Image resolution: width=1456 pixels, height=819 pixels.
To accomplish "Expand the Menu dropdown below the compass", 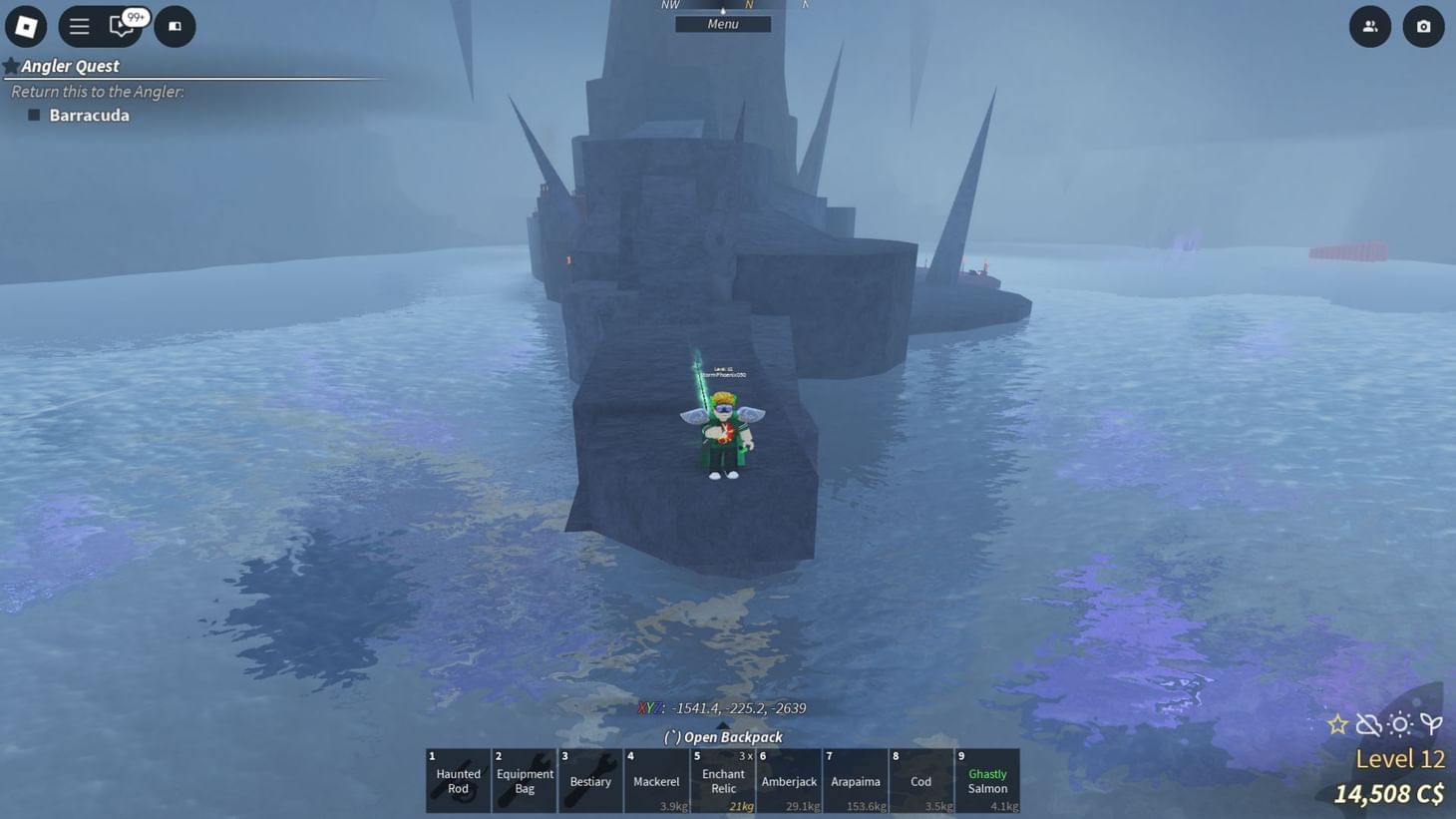I will (x=722, y=23).
